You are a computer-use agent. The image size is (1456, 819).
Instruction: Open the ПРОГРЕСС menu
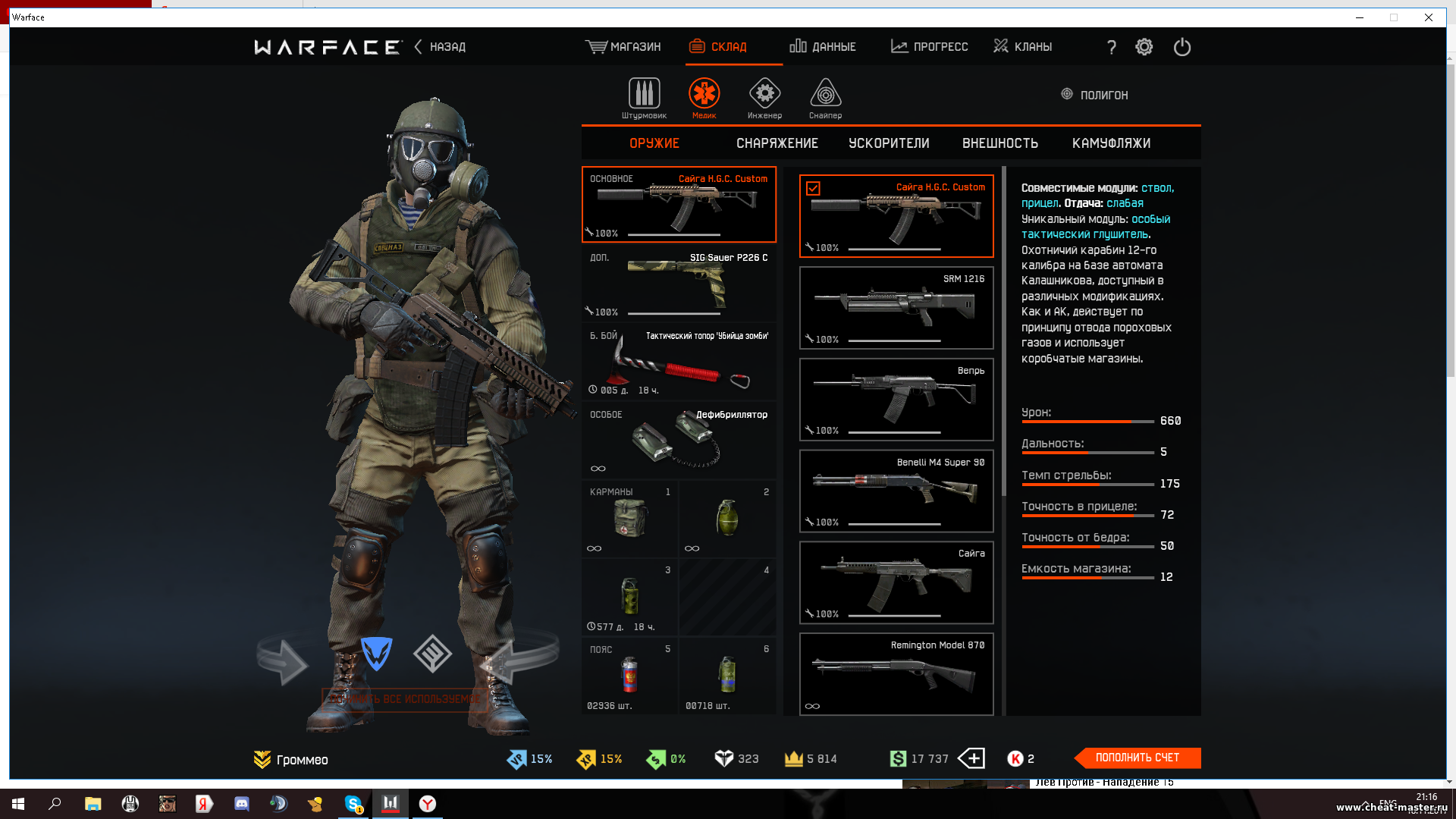click(930, 47)
